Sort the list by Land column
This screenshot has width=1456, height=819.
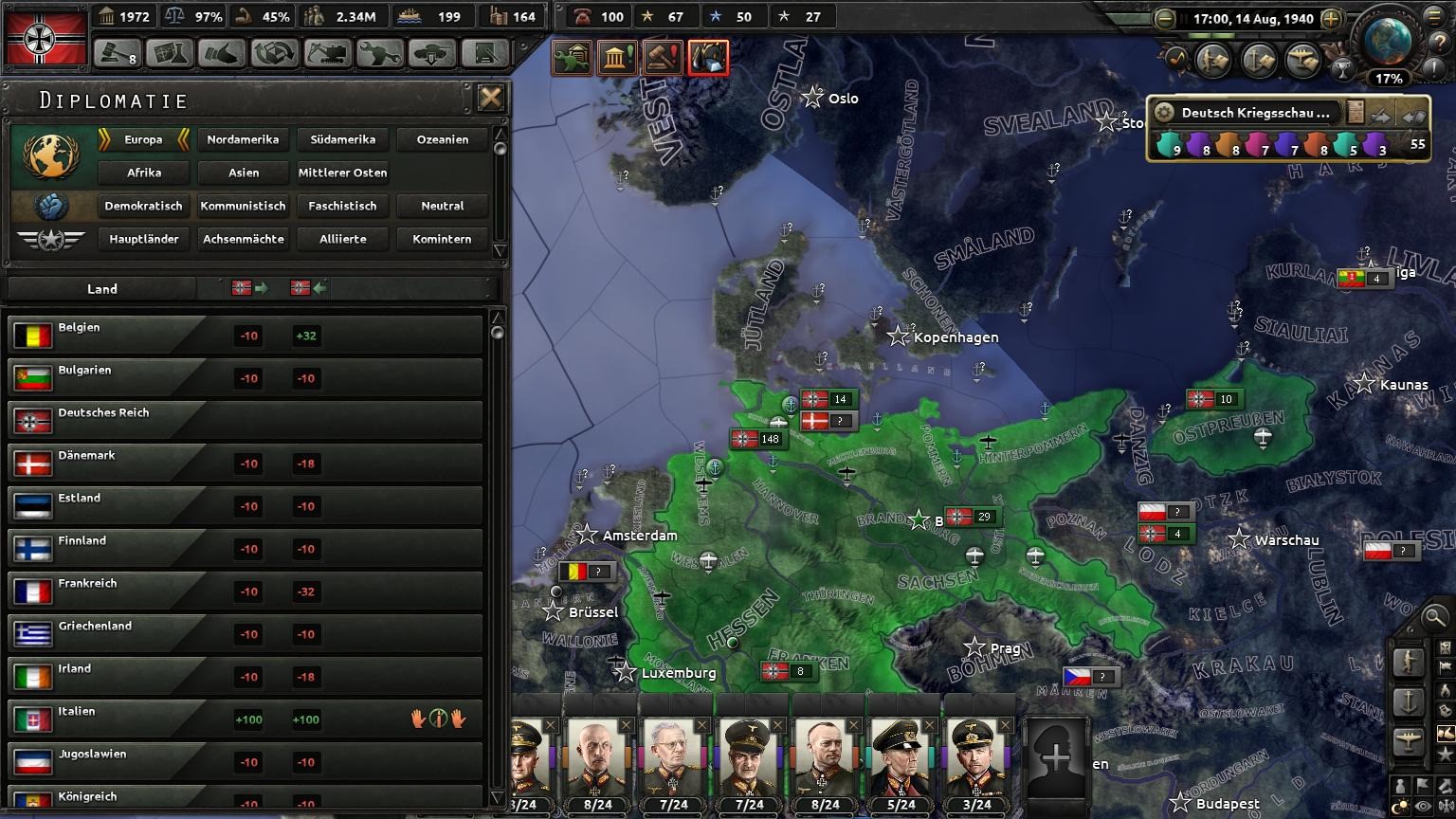click(102, 289)
